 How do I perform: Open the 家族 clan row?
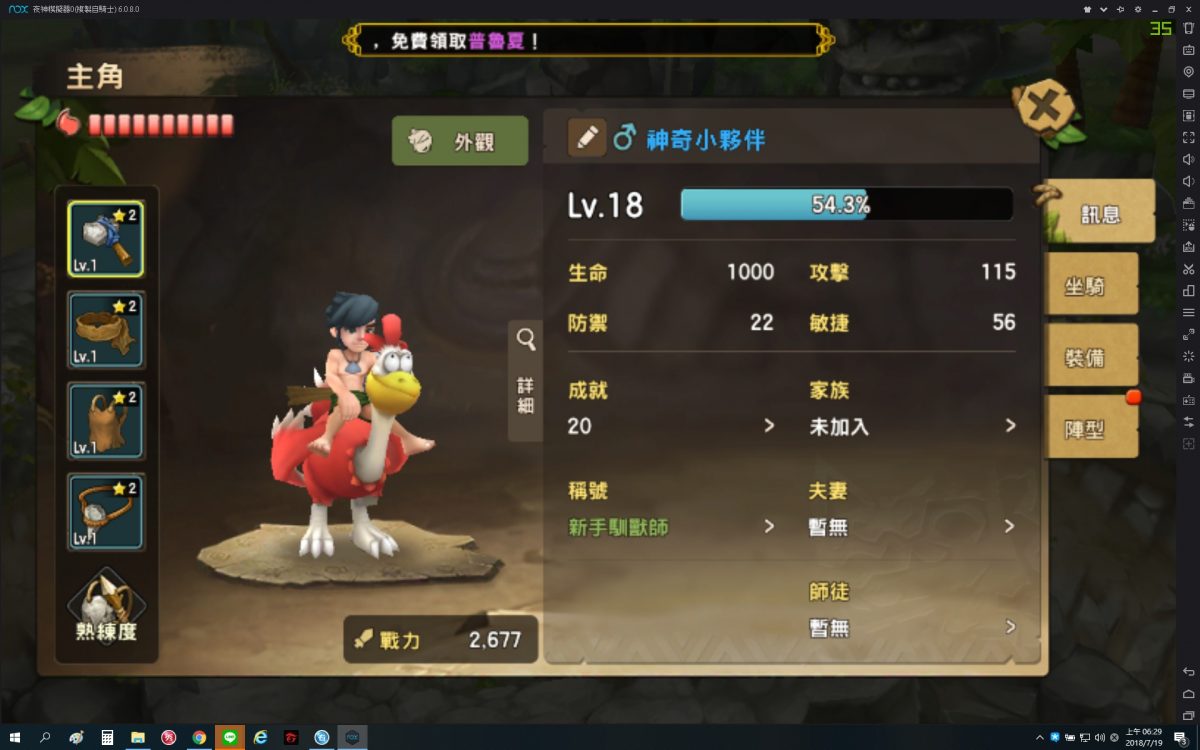pyautogui.click(x=912, y=426)
